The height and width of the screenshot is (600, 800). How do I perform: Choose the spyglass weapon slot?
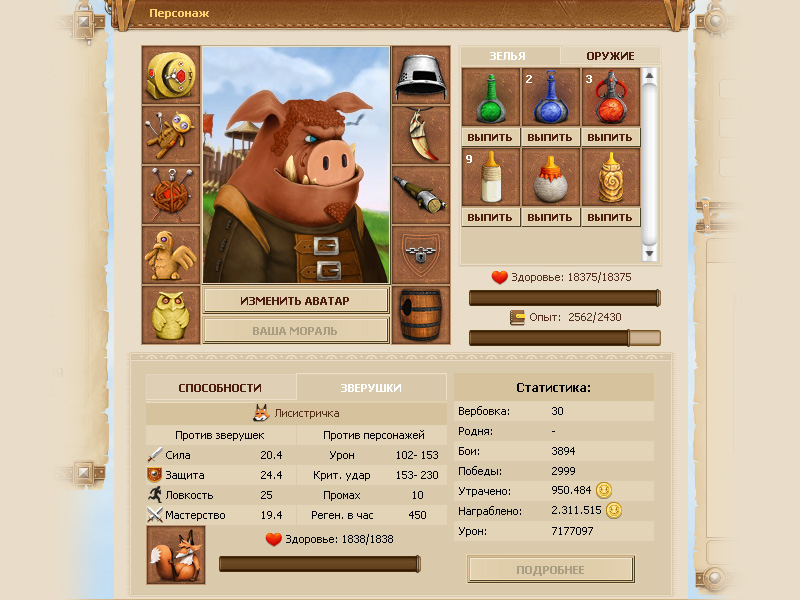pos(421,194)
